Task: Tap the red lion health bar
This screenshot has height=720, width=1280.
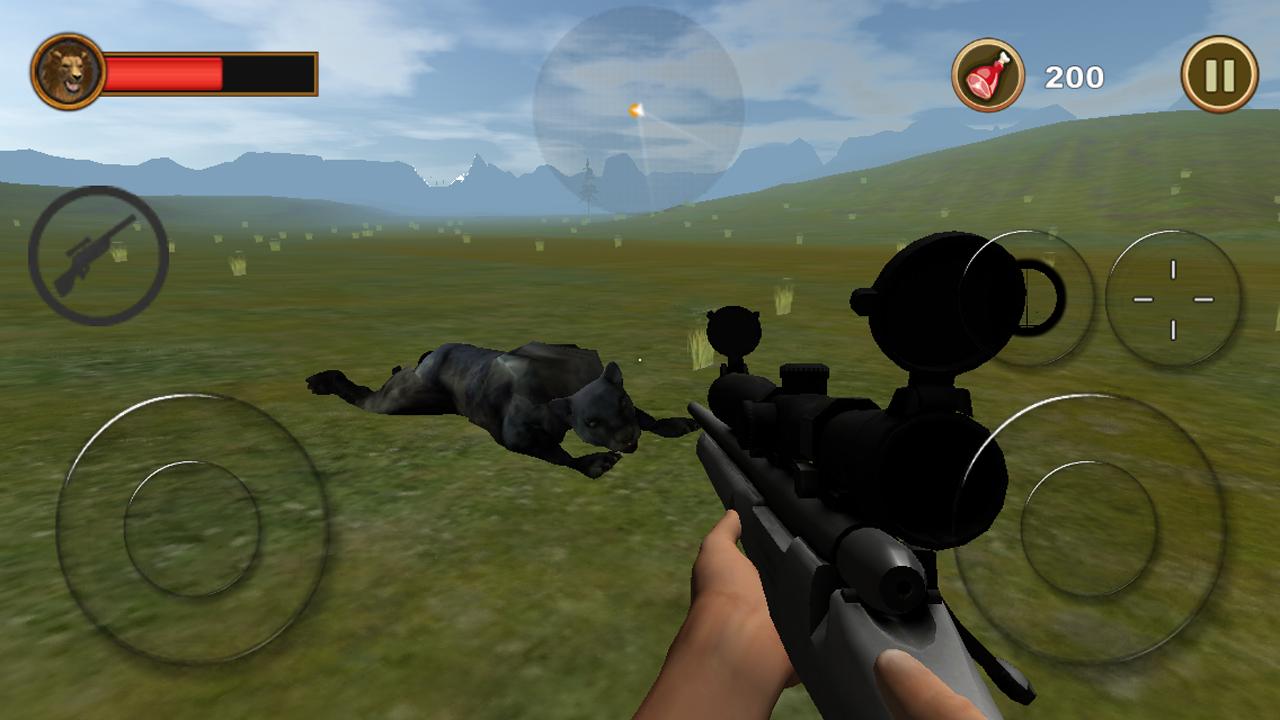Action: click(165, 70)
